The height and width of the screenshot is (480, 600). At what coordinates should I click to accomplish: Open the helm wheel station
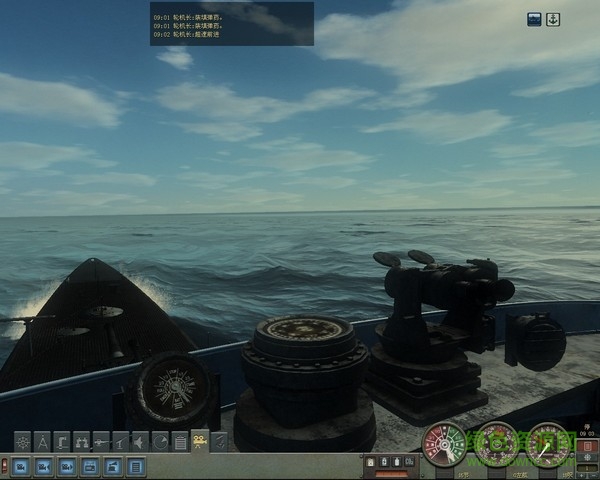click(22, 441)
